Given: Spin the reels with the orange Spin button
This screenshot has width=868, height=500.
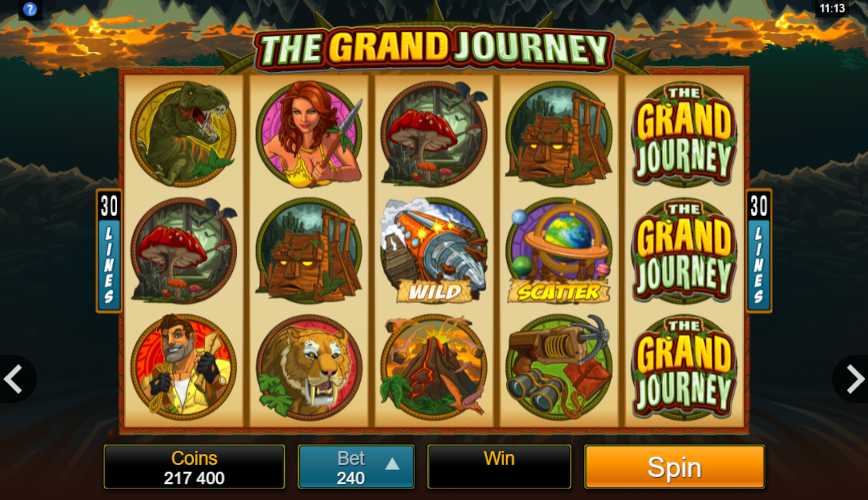Looking at the screenshot, I should 674,467.
